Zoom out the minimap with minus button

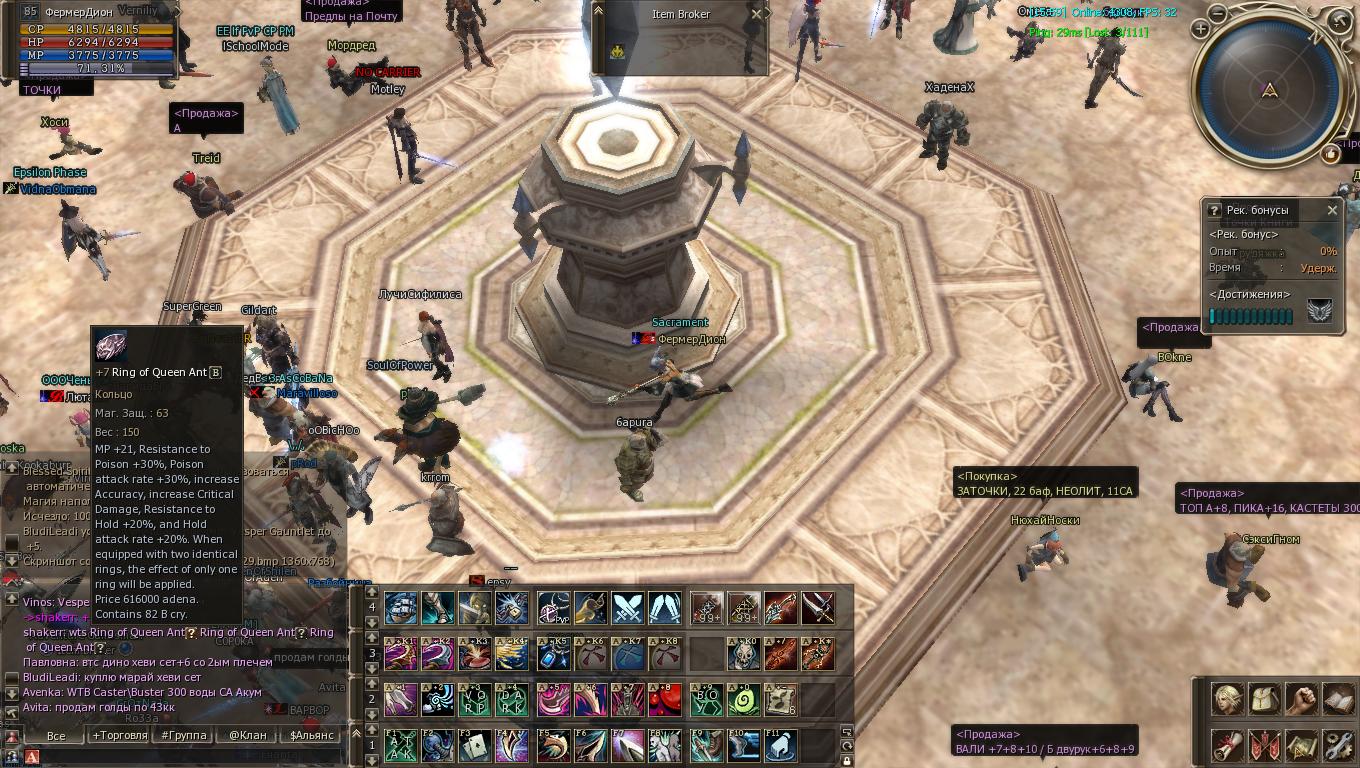pos(1217,14)
